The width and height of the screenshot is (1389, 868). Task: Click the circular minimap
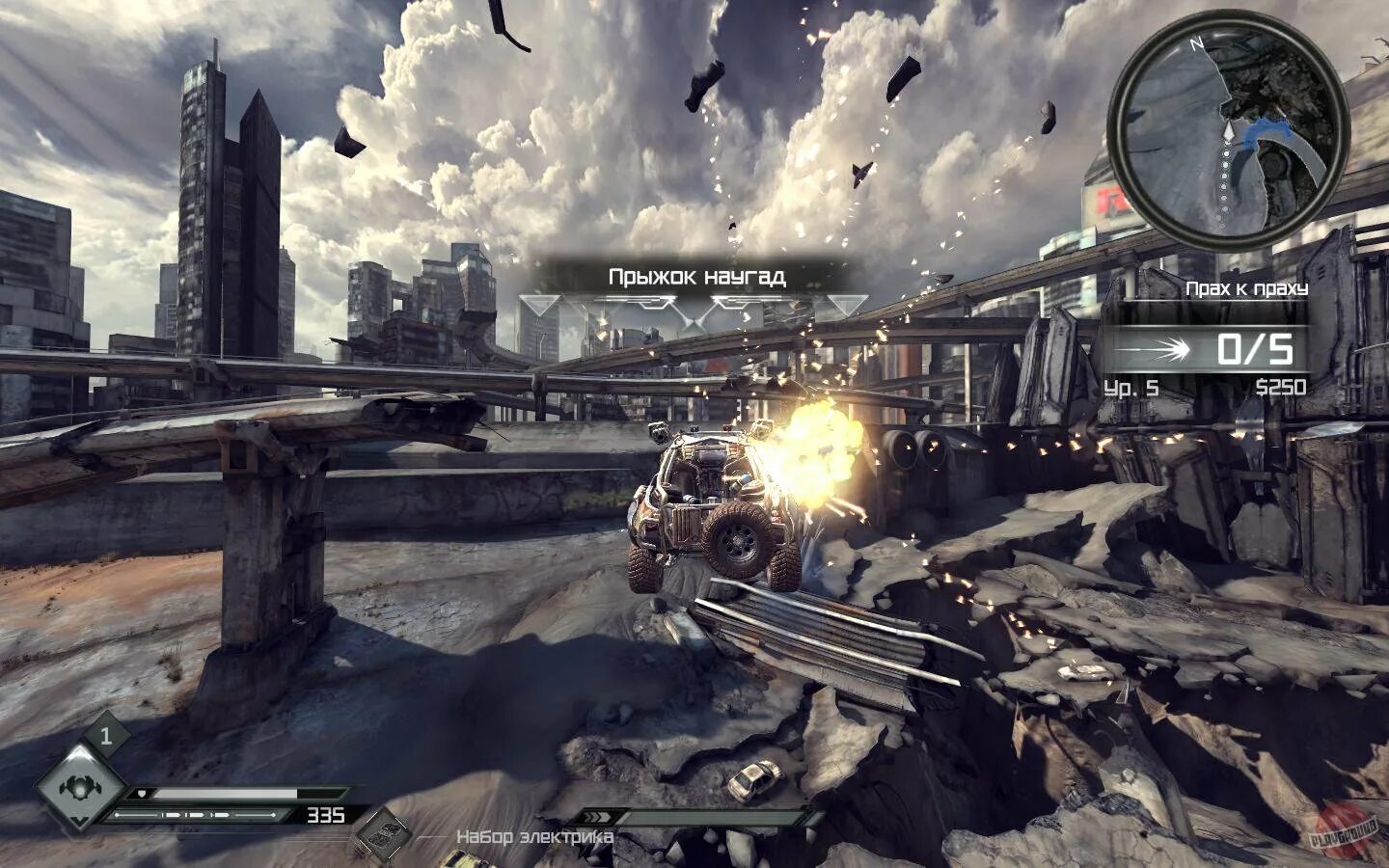[1226, 134]
